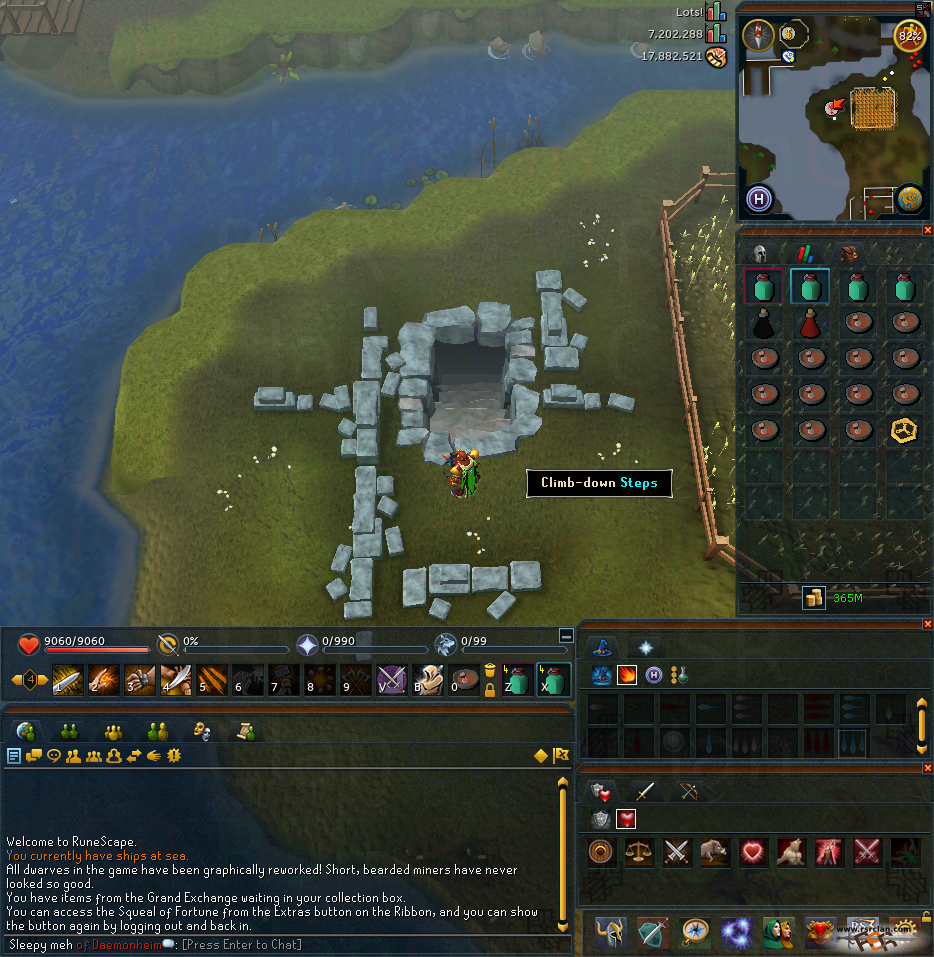Open the money pouch showing 365M
This screenshot has width=934, height=957.
pyautogui.click(x=814, y=598)
